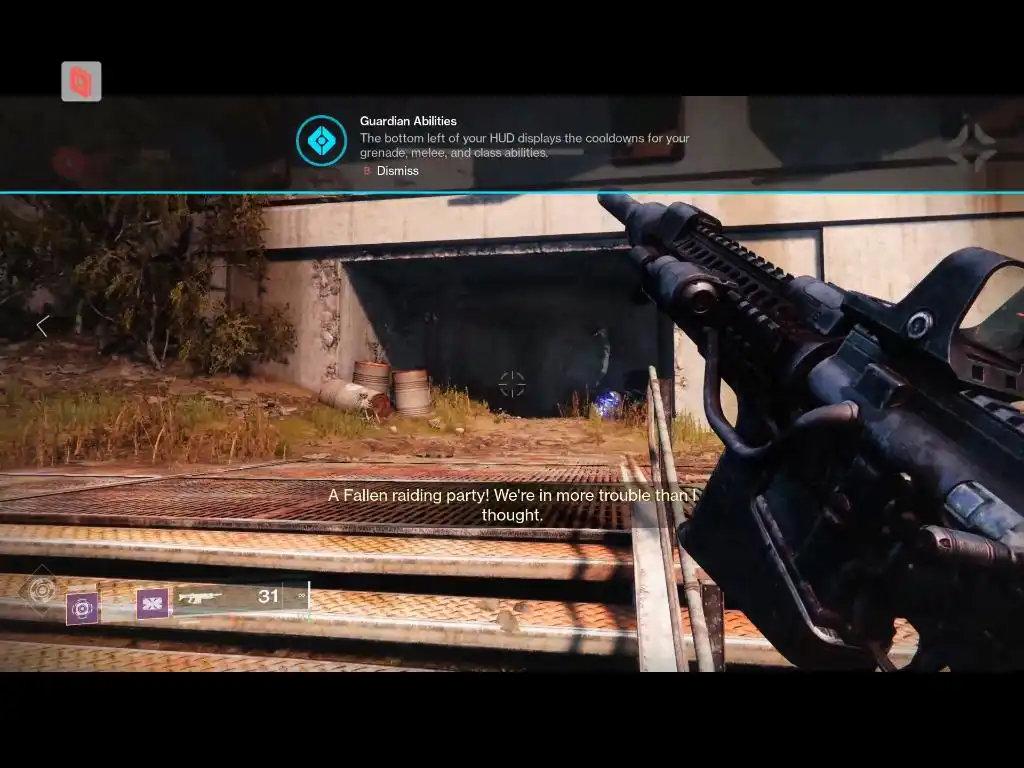1024x768 pixels.
Task: Activate the purple class ability icon
Action: coord(153,603)
